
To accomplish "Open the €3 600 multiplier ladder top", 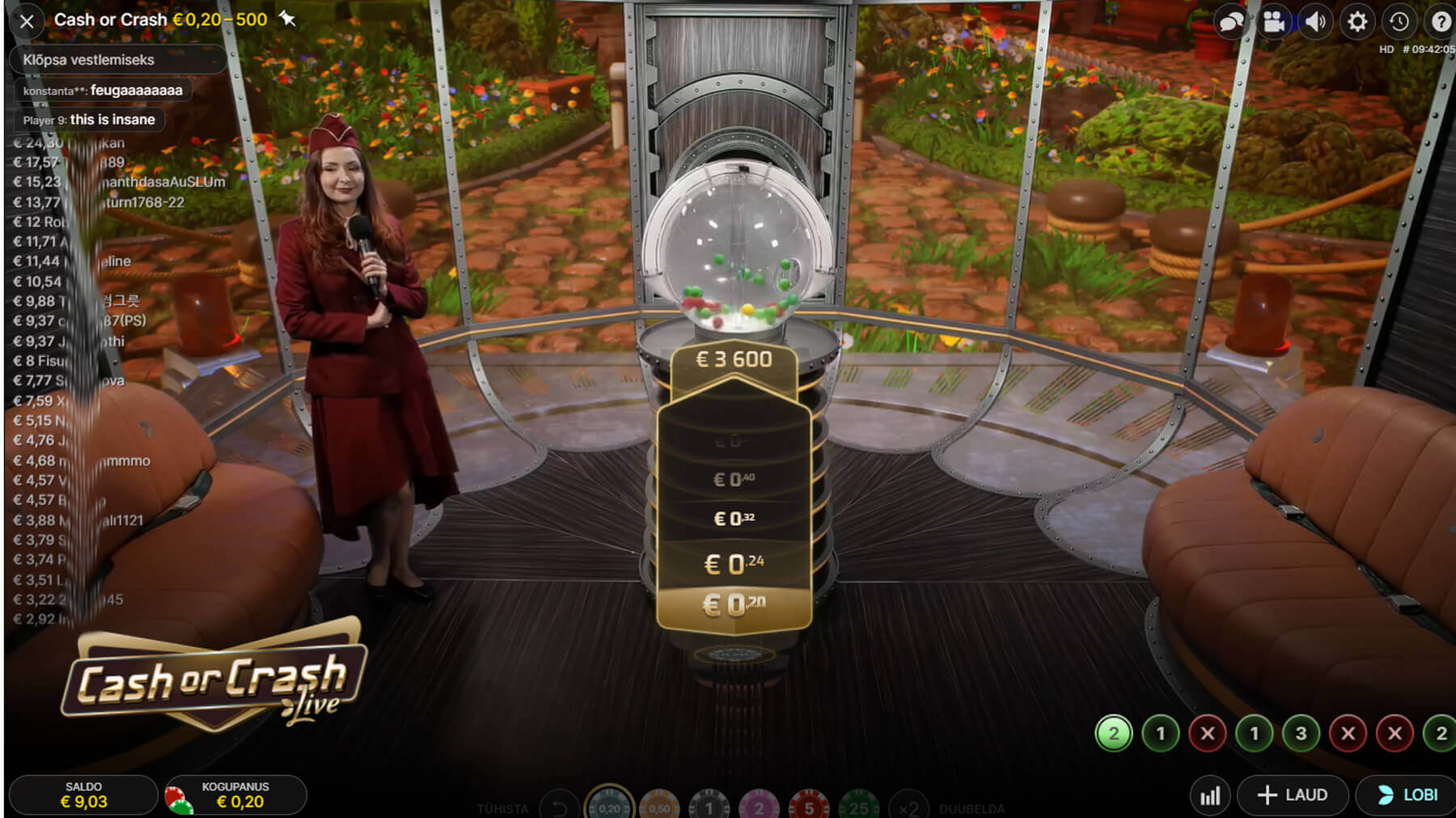I will pyautogui.click(x=733, y=359).
